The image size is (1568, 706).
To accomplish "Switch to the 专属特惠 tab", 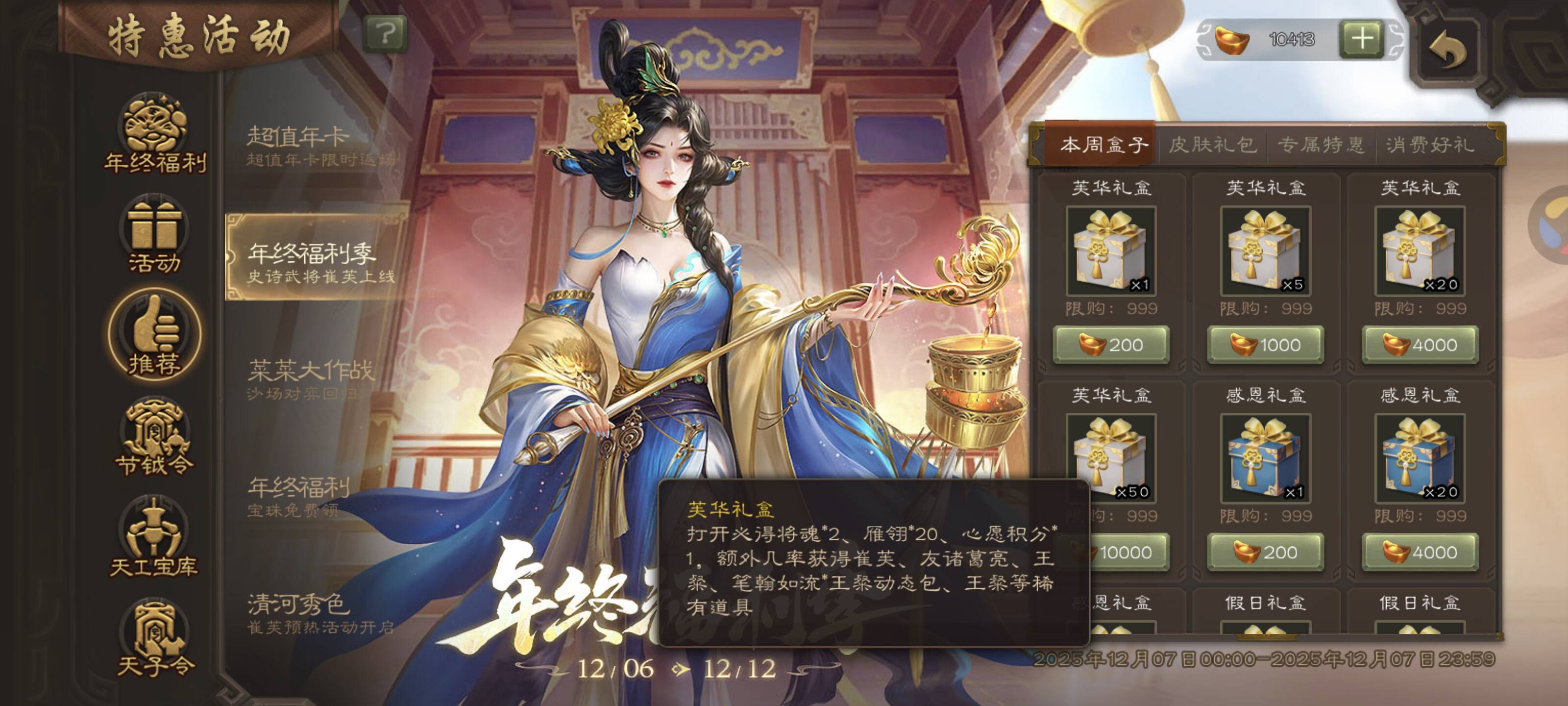I will (x=1320, y=145).
